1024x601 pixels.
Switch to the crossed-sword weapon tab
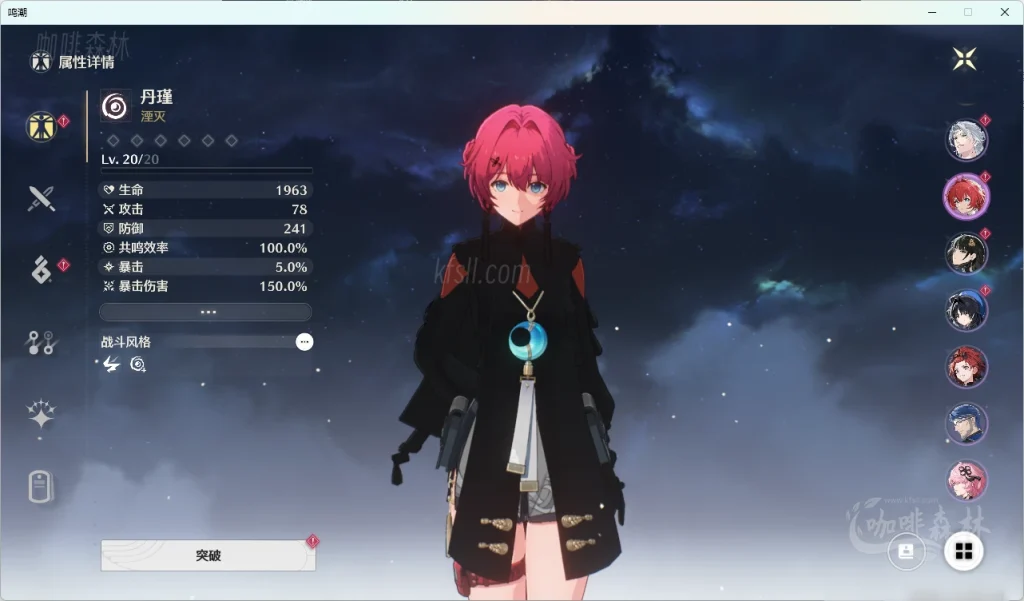coord(41,198)
